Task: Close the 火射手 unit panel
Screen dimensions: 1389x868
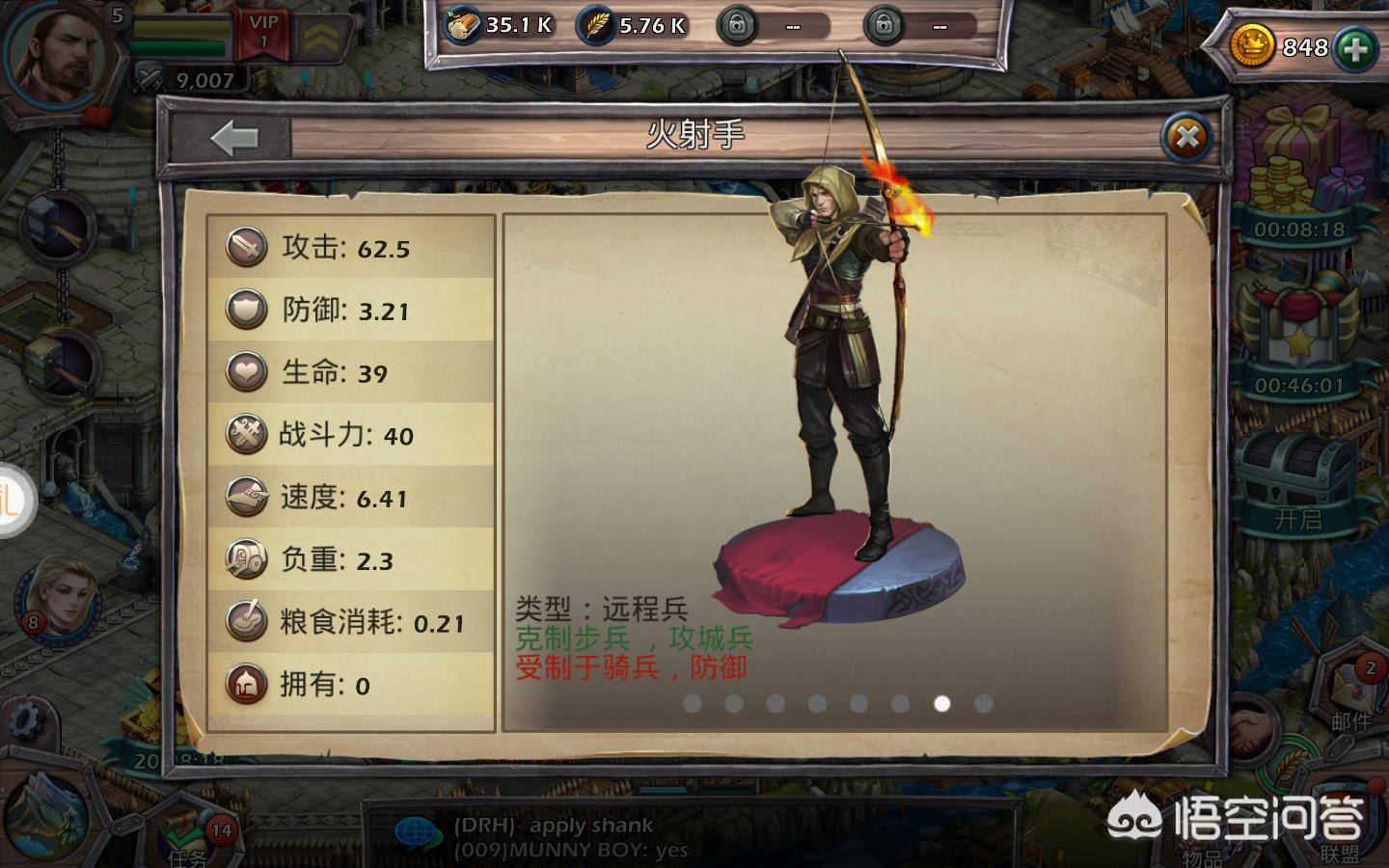Action: pyautogui.click(x=1186, y=138)
